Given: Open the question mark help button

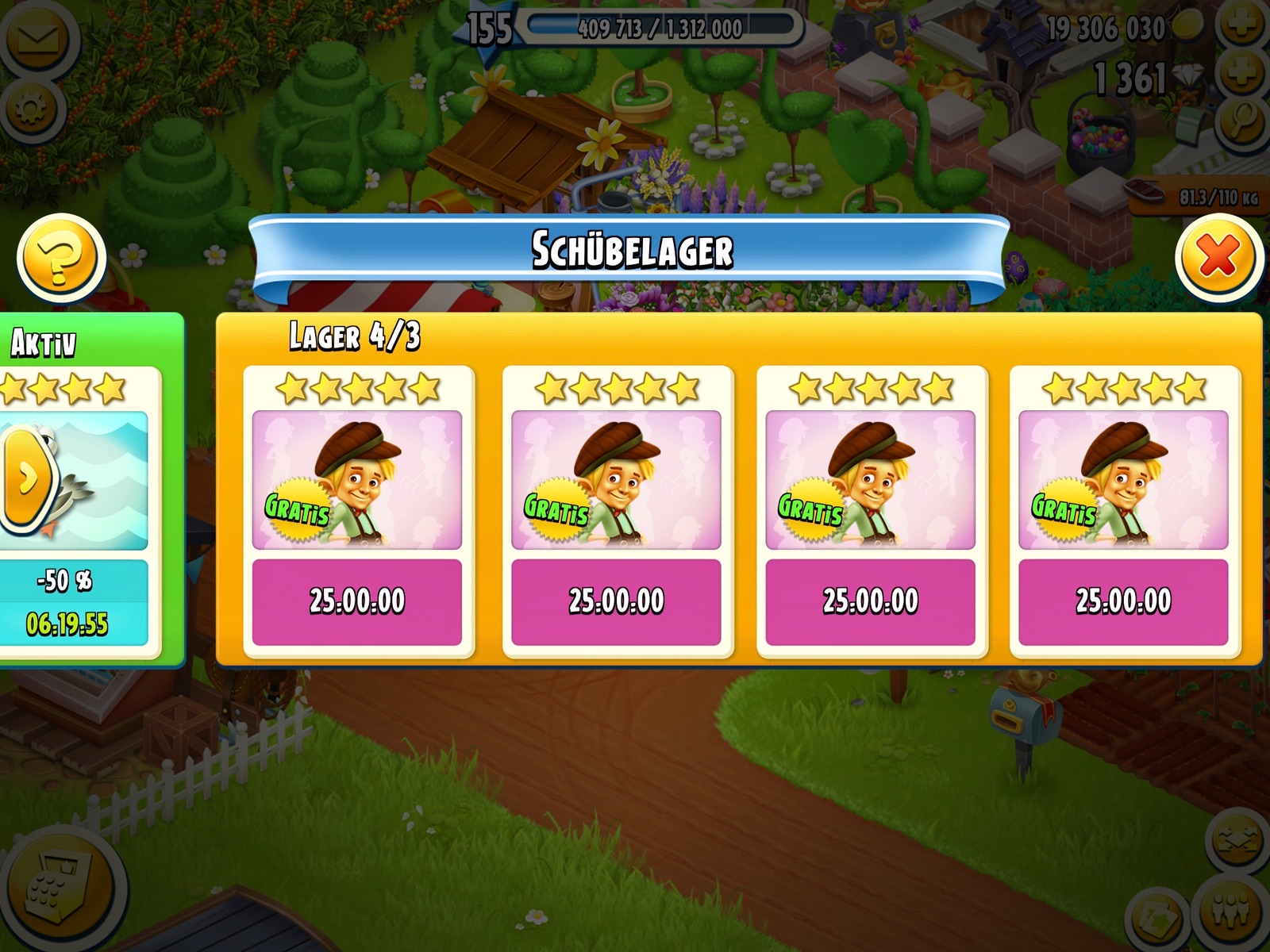Looking at the screenshot, I should pyautogui.click(x=61, y=257).
